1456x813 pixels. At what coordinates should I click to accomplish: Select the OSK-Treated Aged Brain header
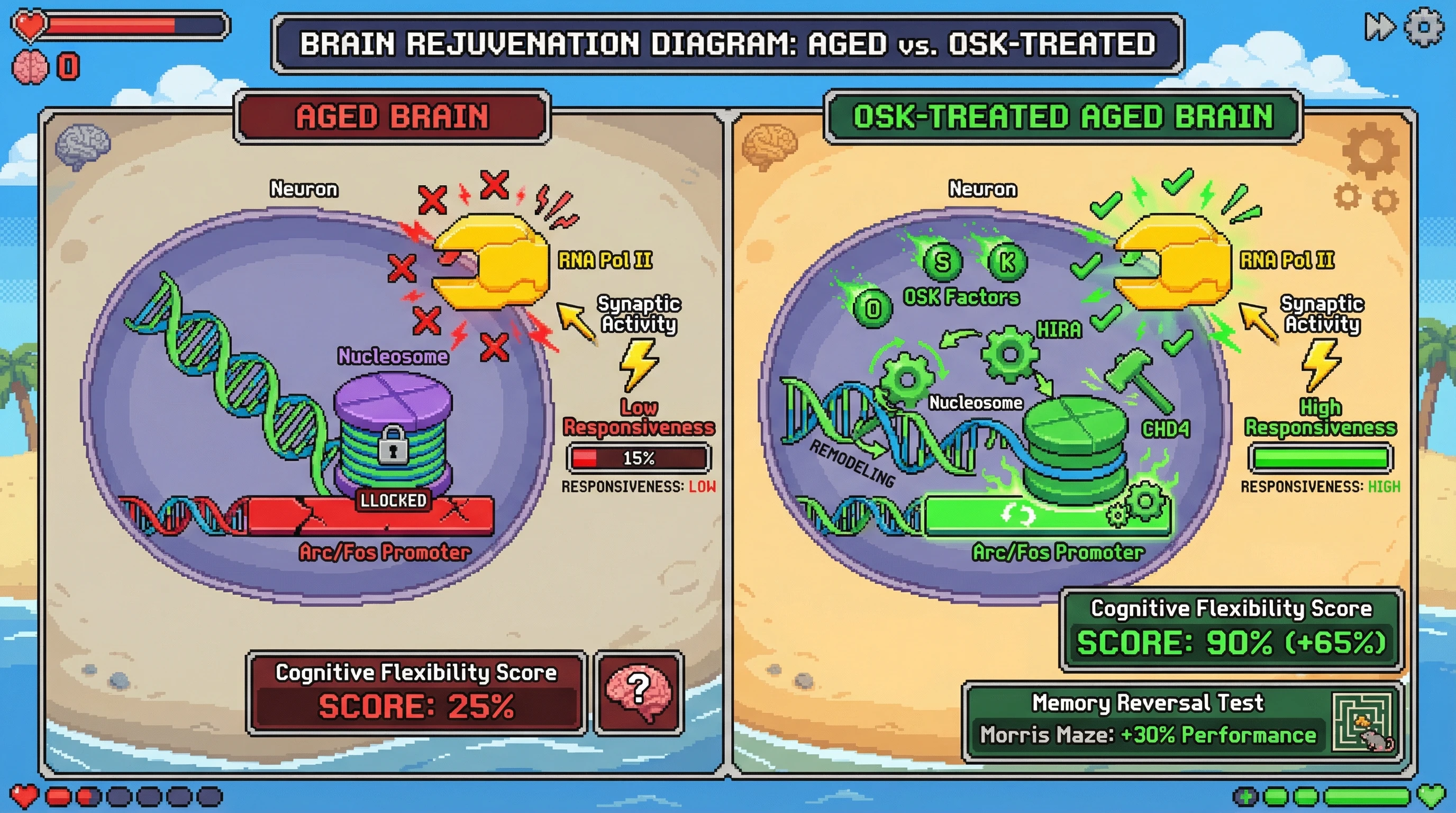coord(1063,116)
